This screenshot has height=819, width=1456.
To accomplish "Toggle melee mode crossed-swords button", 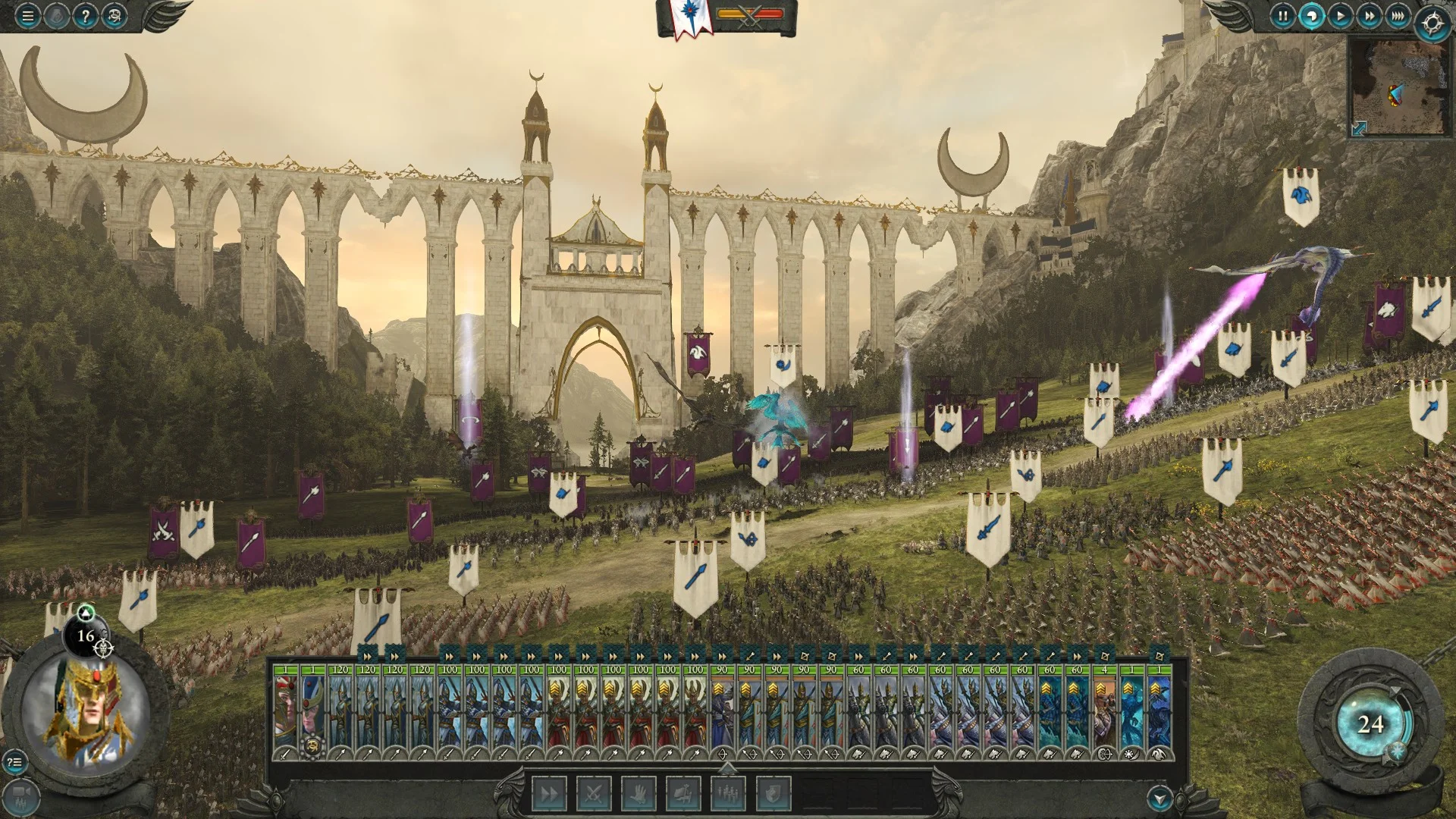I will coord(594,794).
